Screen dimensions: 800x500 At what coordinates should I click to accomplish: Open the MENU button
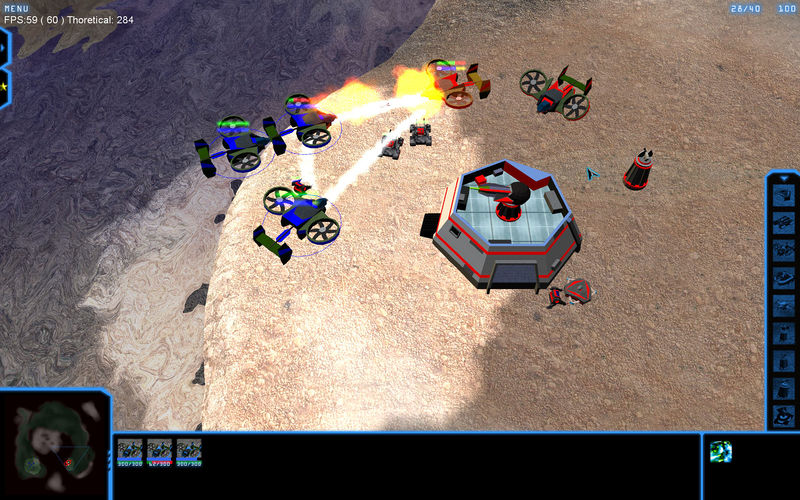17,8
